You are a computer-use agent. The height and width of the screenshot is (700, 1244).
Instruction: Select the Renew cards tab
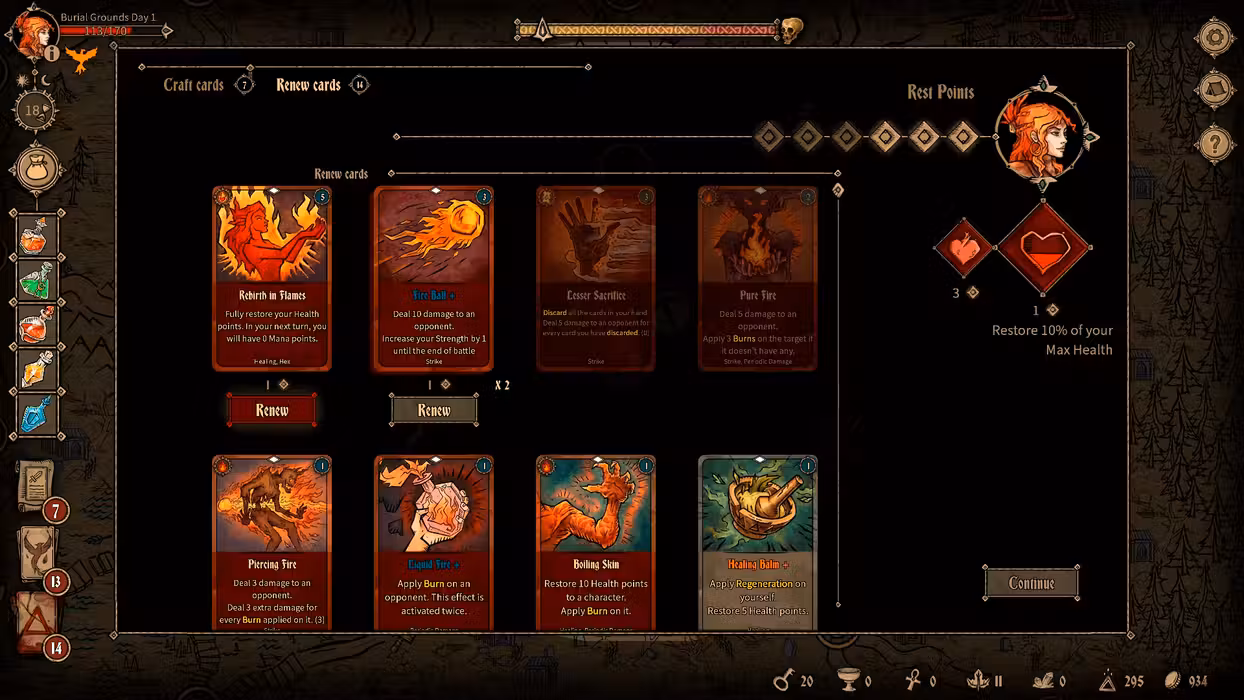pyautogui.click(x=308, y=85)
